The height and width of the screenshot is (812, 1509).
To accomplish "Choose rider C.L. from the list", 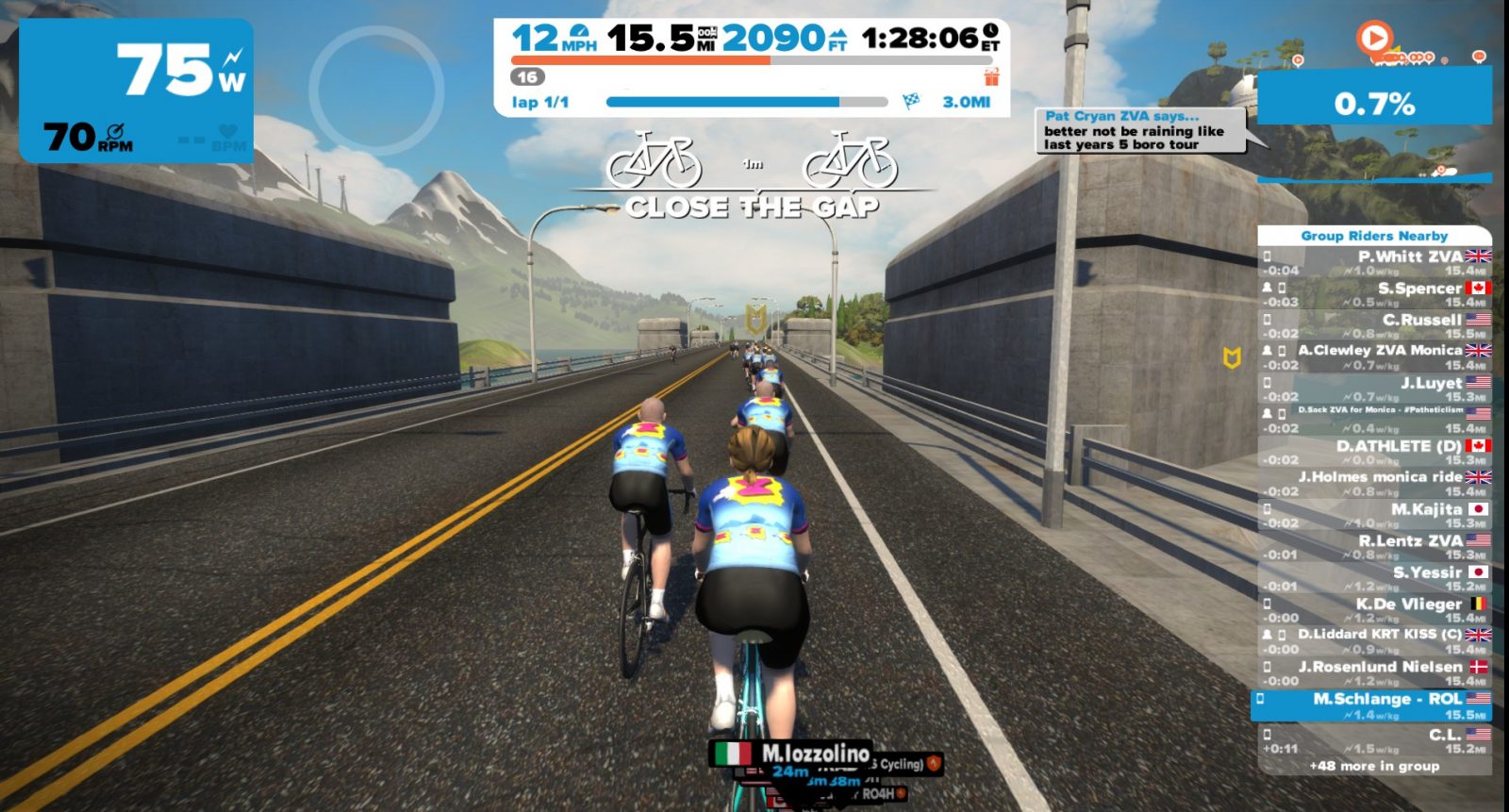I will tap(1375, 739).
